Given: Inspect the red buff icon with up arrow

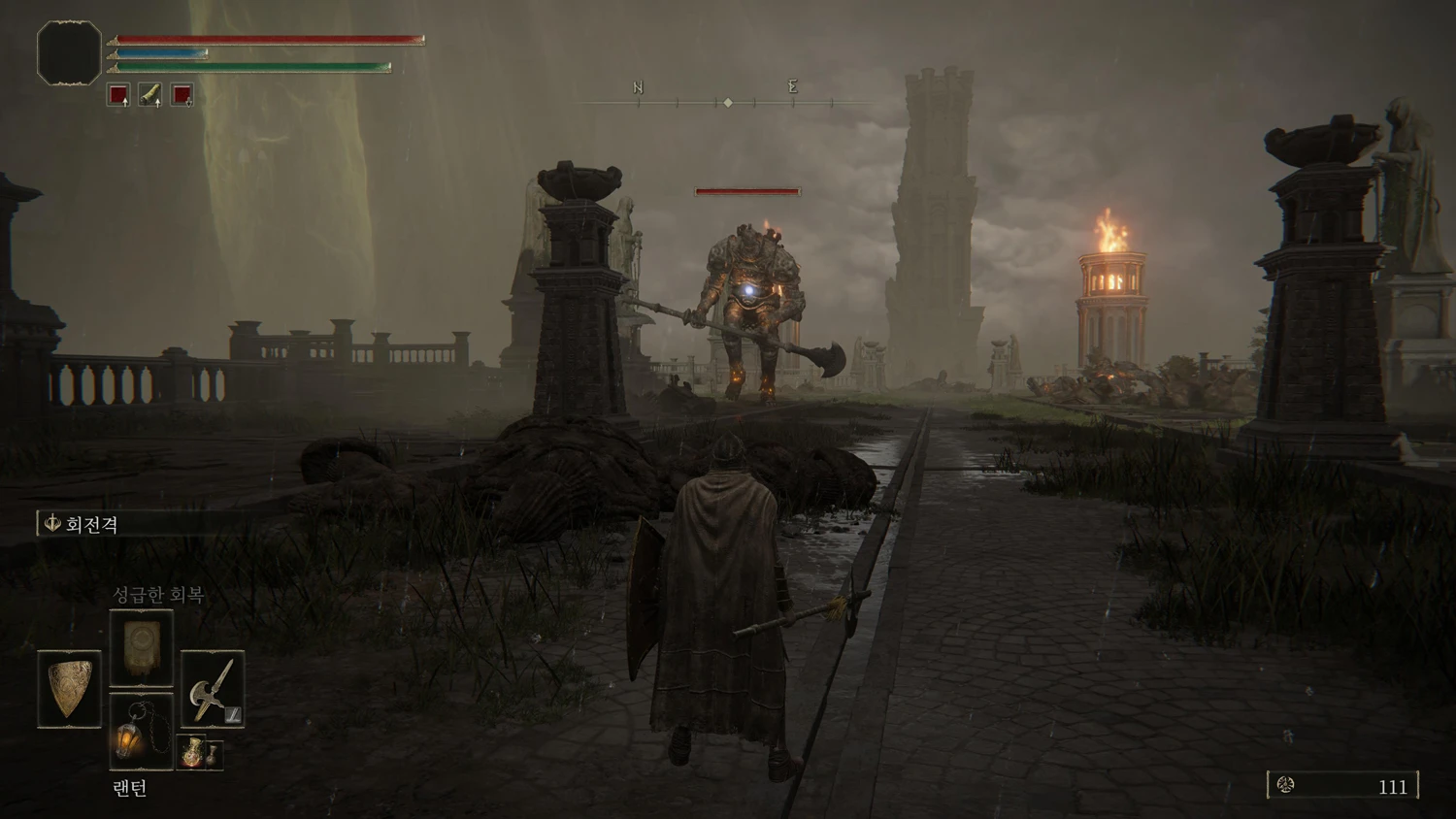Looking at the screenshot, I should (x=118, y=94).
